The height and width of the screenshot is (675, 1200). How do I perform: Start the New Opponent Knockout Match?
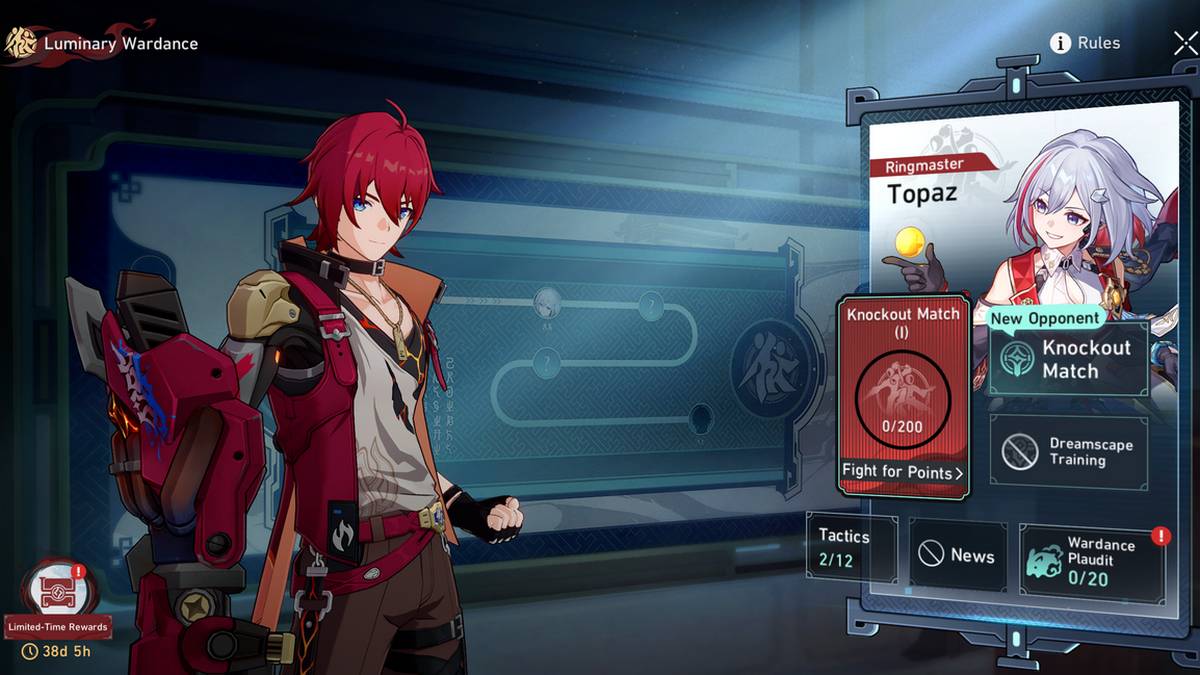pyautogui.click(x=1068, y=360)
